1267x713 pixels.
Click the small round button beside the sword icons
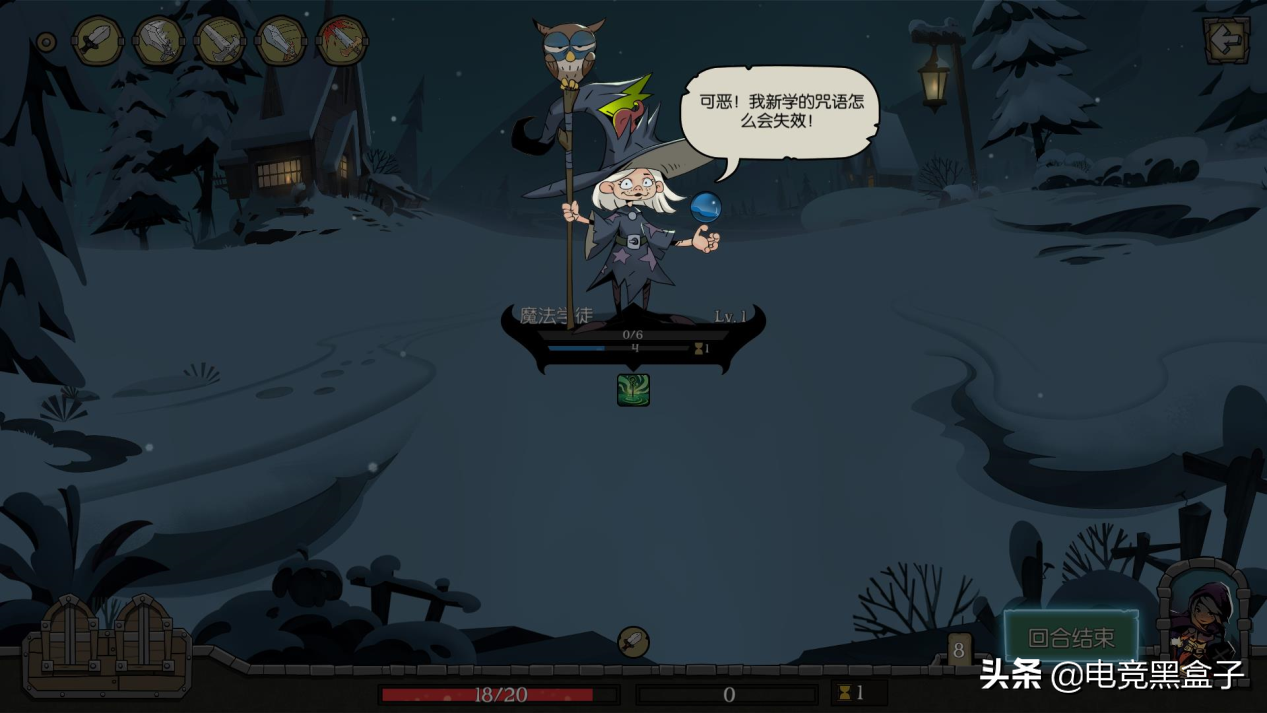pyautogui.click(x=46, y=42)
